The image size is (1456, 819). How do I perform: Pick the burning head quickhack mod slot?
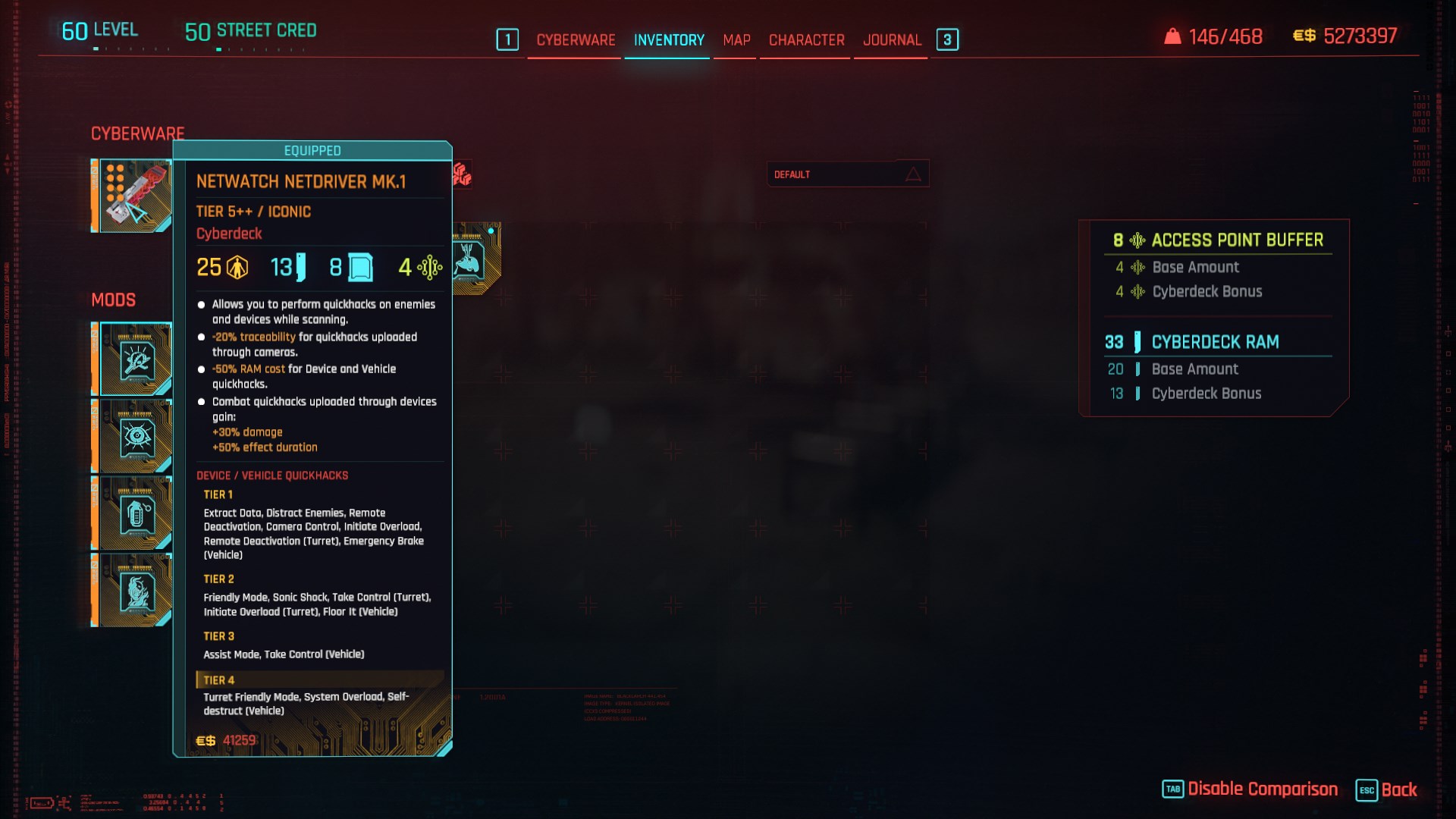(135, 591)
